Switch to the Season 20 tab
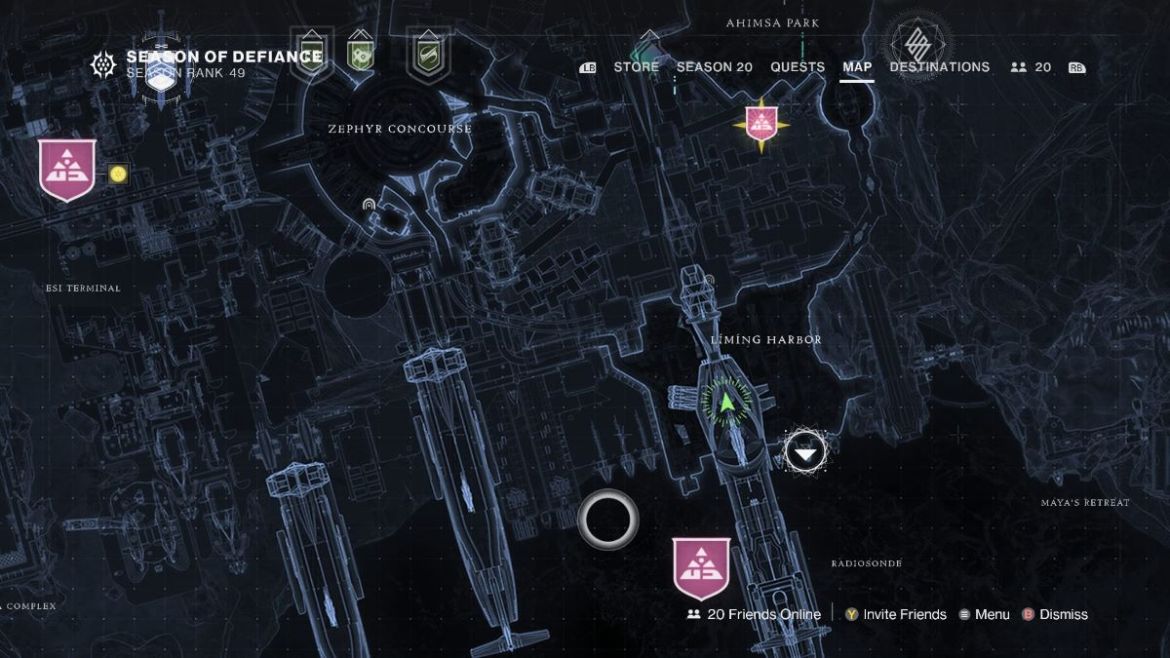This screenshot has height=658, width=1170. [714, 67]
